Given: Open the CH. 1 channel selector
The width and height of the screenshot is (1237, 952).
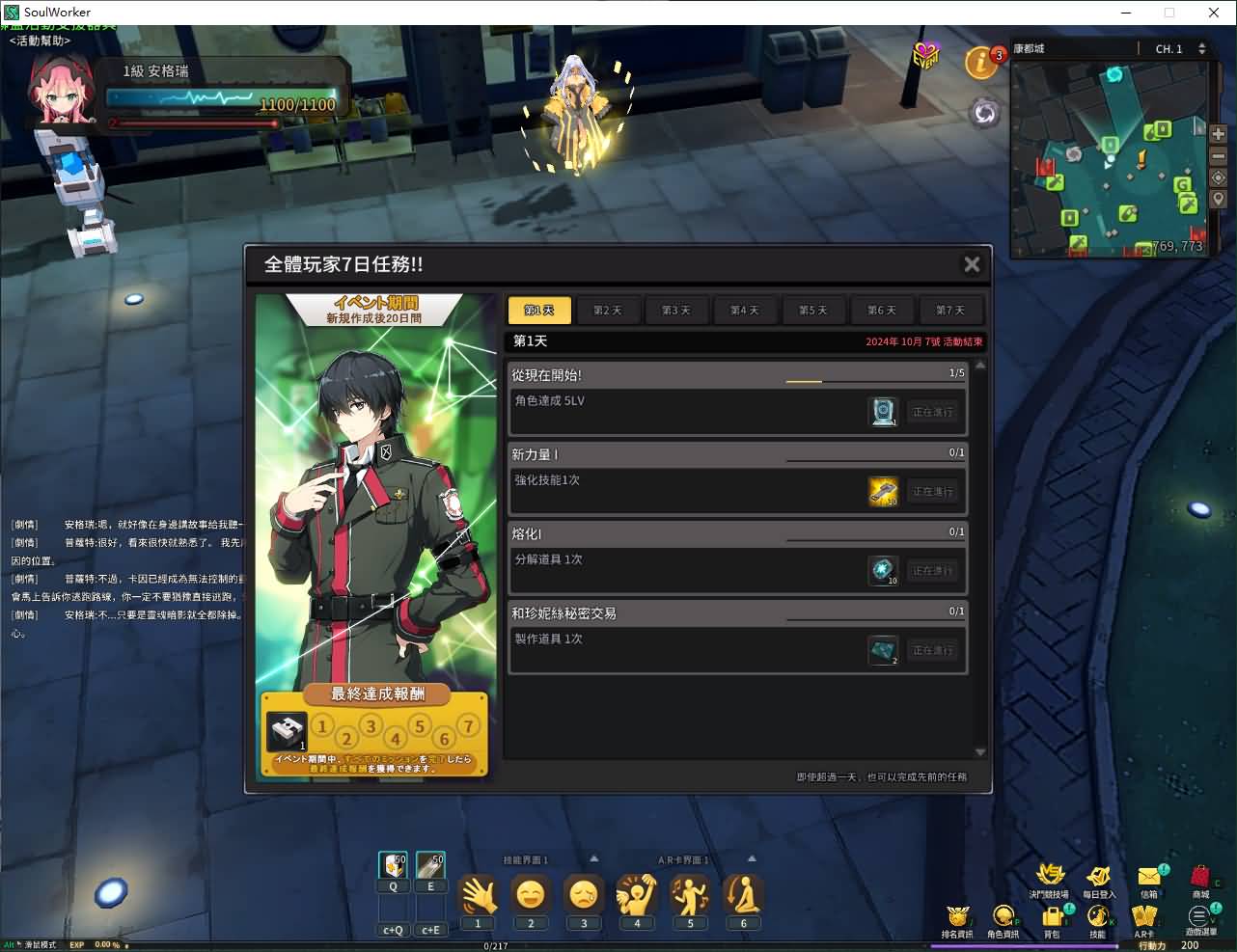Looking at the screenshot, I should pyautogui.click(x=1180, y=48).
